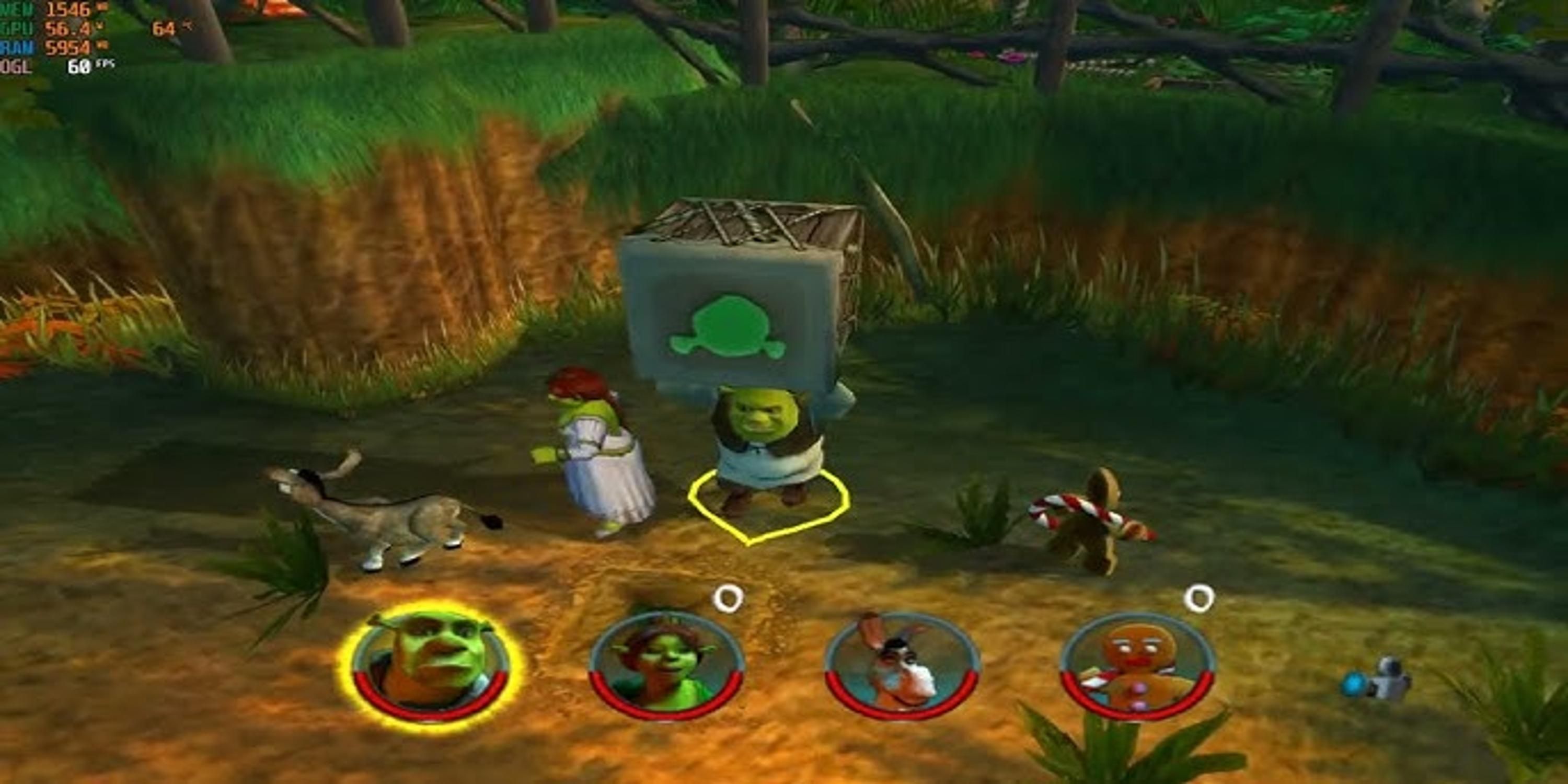The height and width of the screenshot is (784, 1568).
Task: Click the GPU temperature reading of 64
Action: 163,27
